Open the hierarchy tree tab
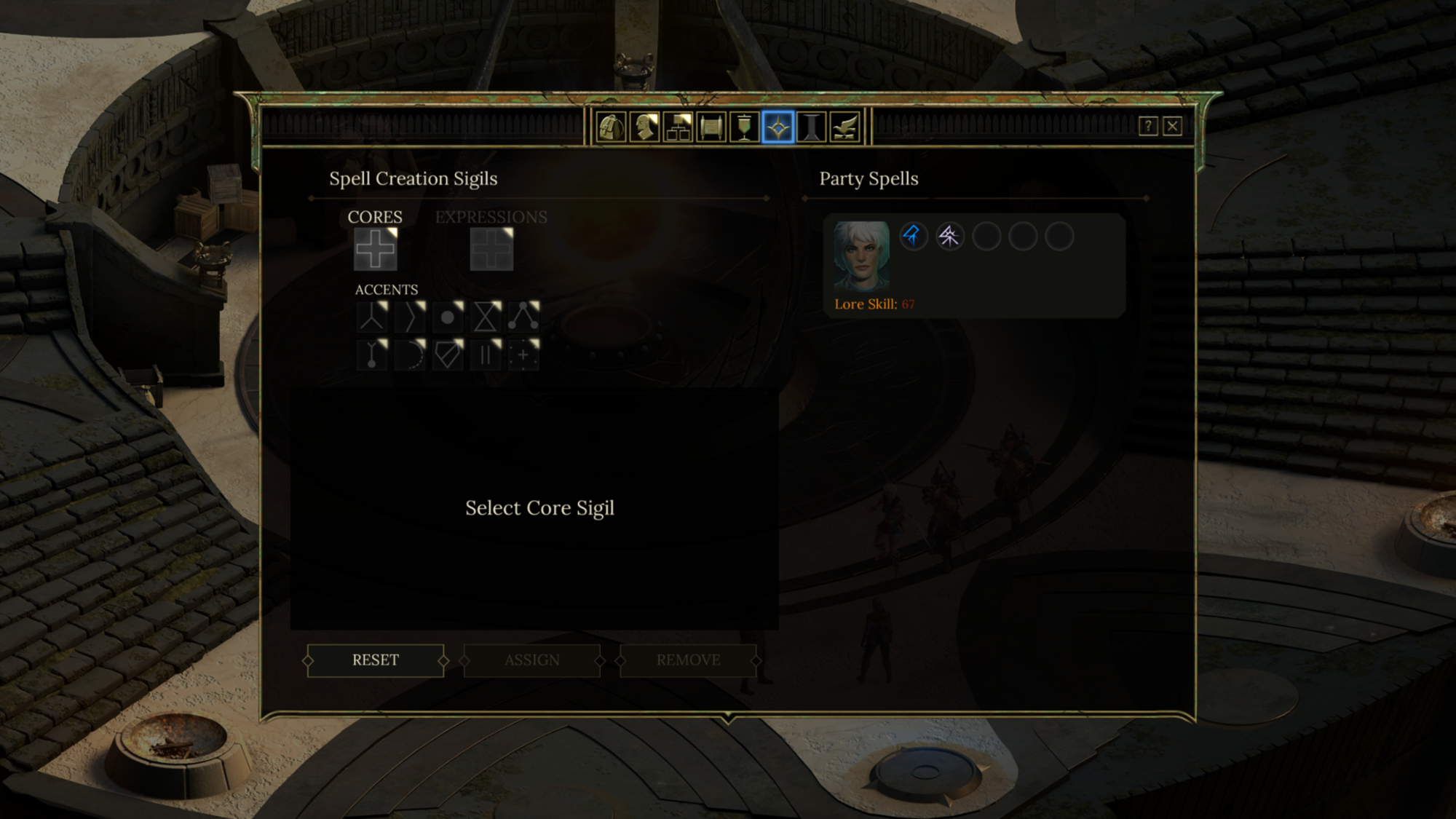Screen dimensions: 1456x819 pyautogui.click(x=678, y=127)
